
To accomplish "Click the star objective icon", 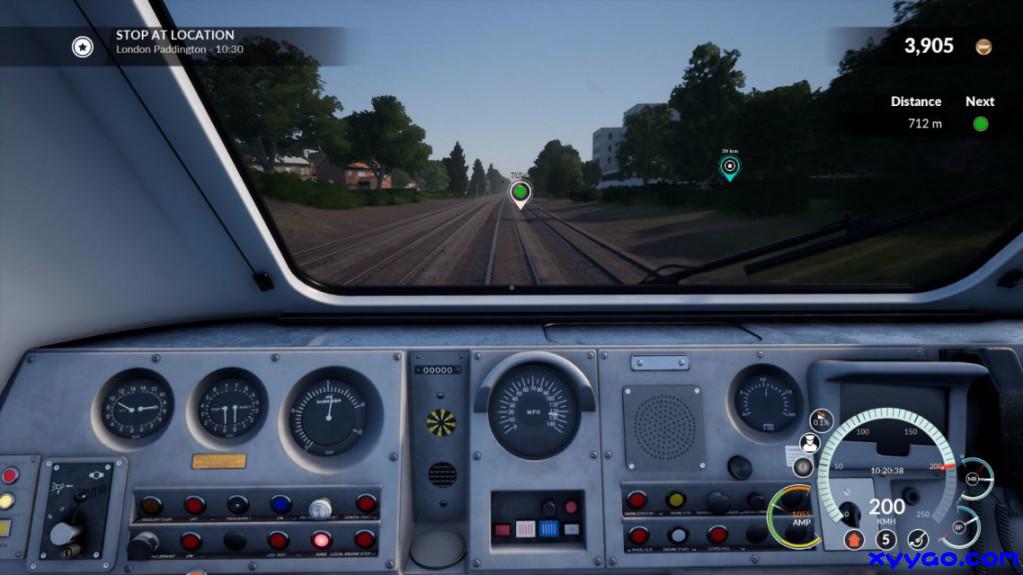I will point(82,46).
